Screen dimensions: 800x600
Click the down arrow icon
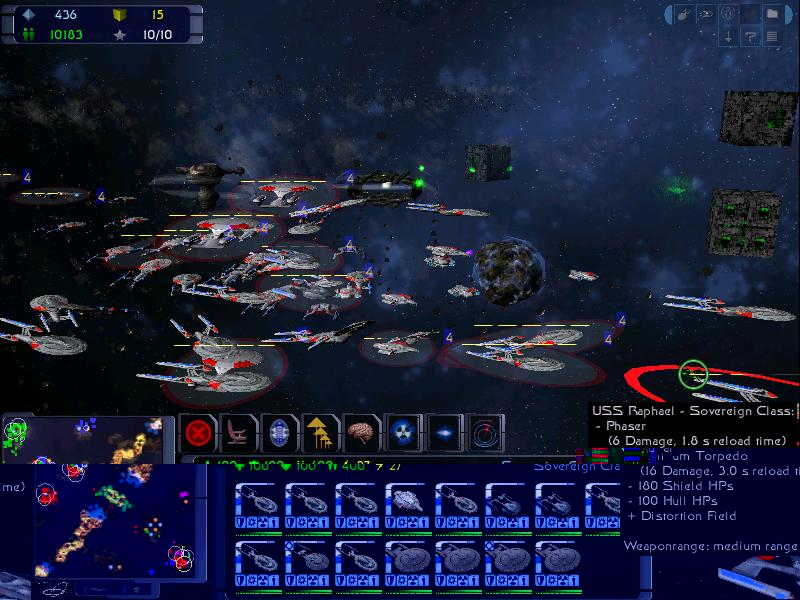729,37
